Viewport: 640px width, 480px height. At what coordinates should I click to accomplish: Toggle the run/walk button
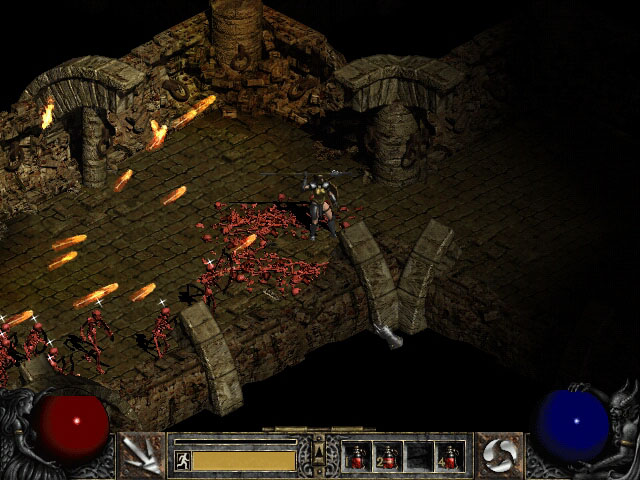[x=182, y=460]
